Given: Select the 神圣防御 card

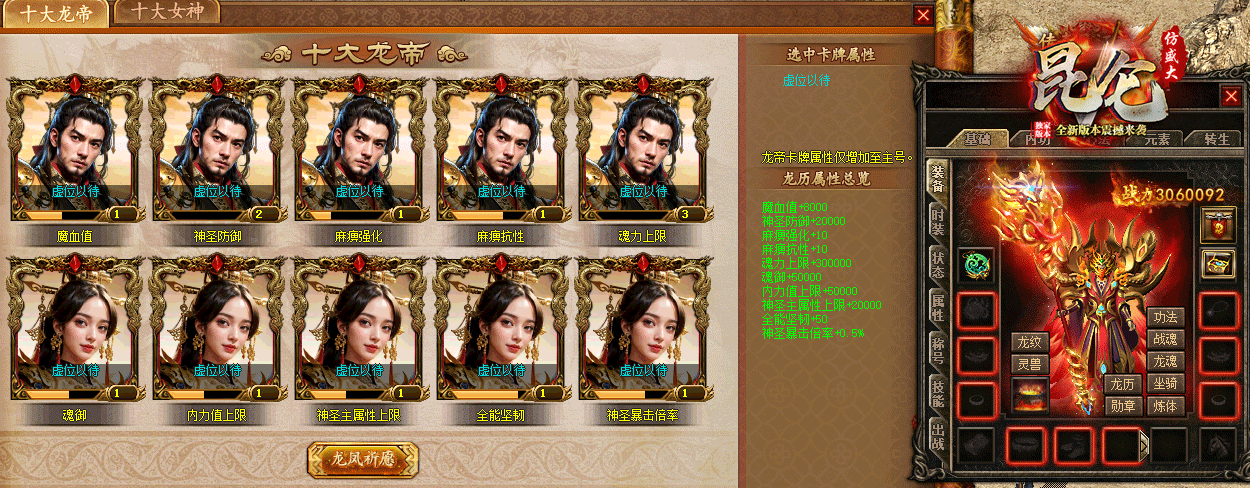Looking at the screenshot, I should [217, 150].
